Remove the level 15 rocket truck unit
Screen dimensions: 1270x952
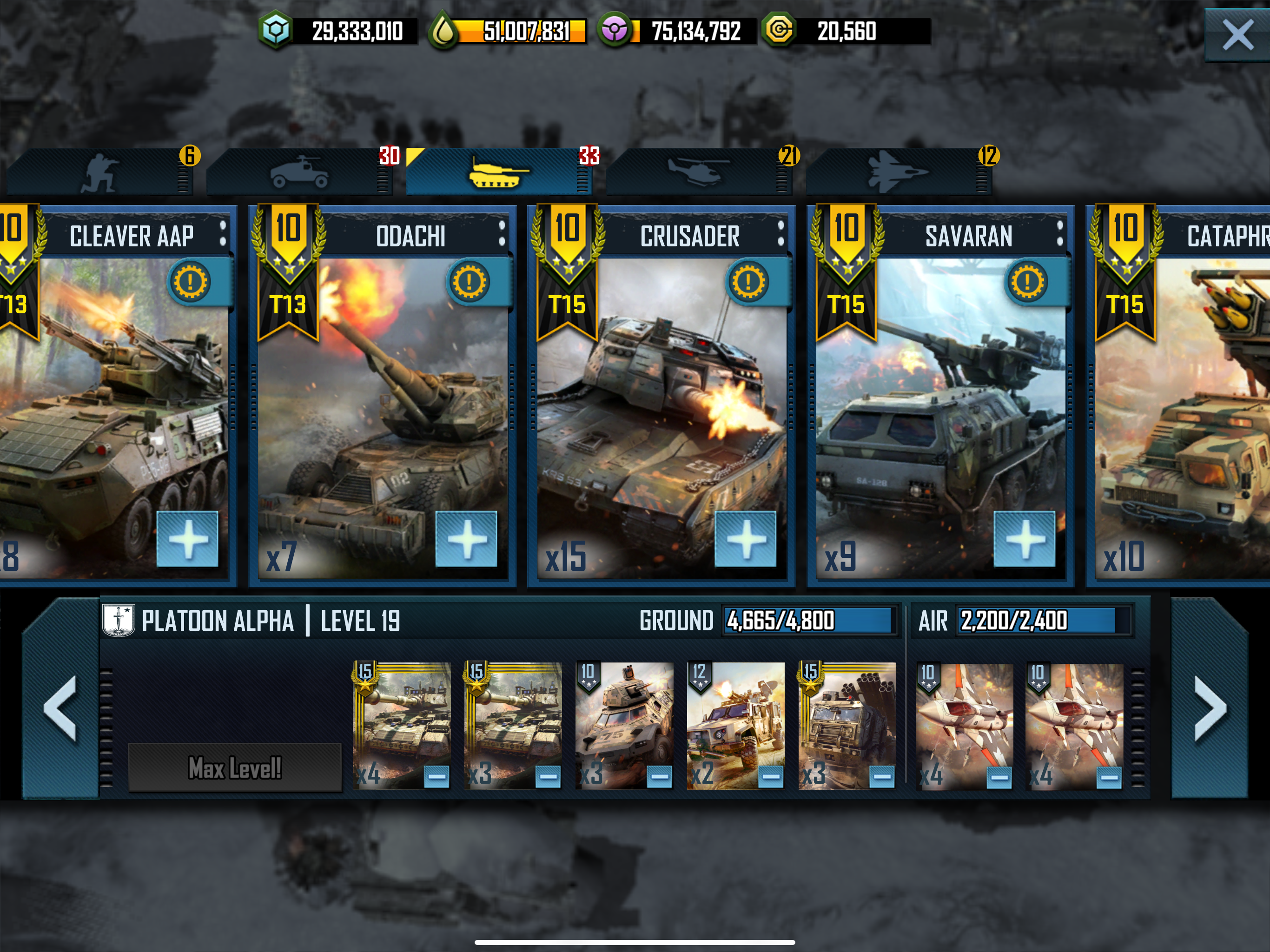[882, 776]
